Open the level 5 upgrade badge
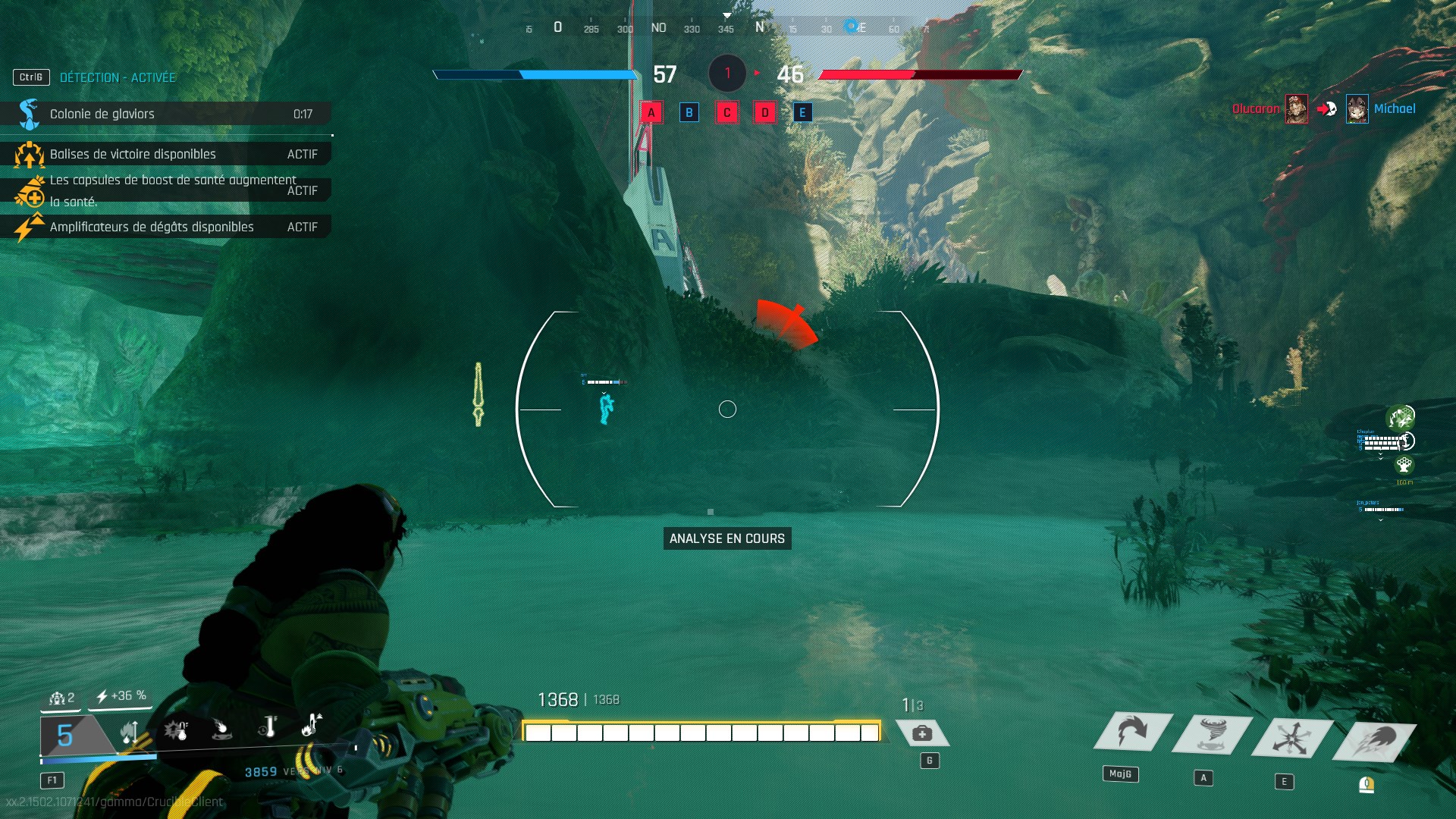The width and height of the screenshot is (1456, 819). click(x=67, y=735)
